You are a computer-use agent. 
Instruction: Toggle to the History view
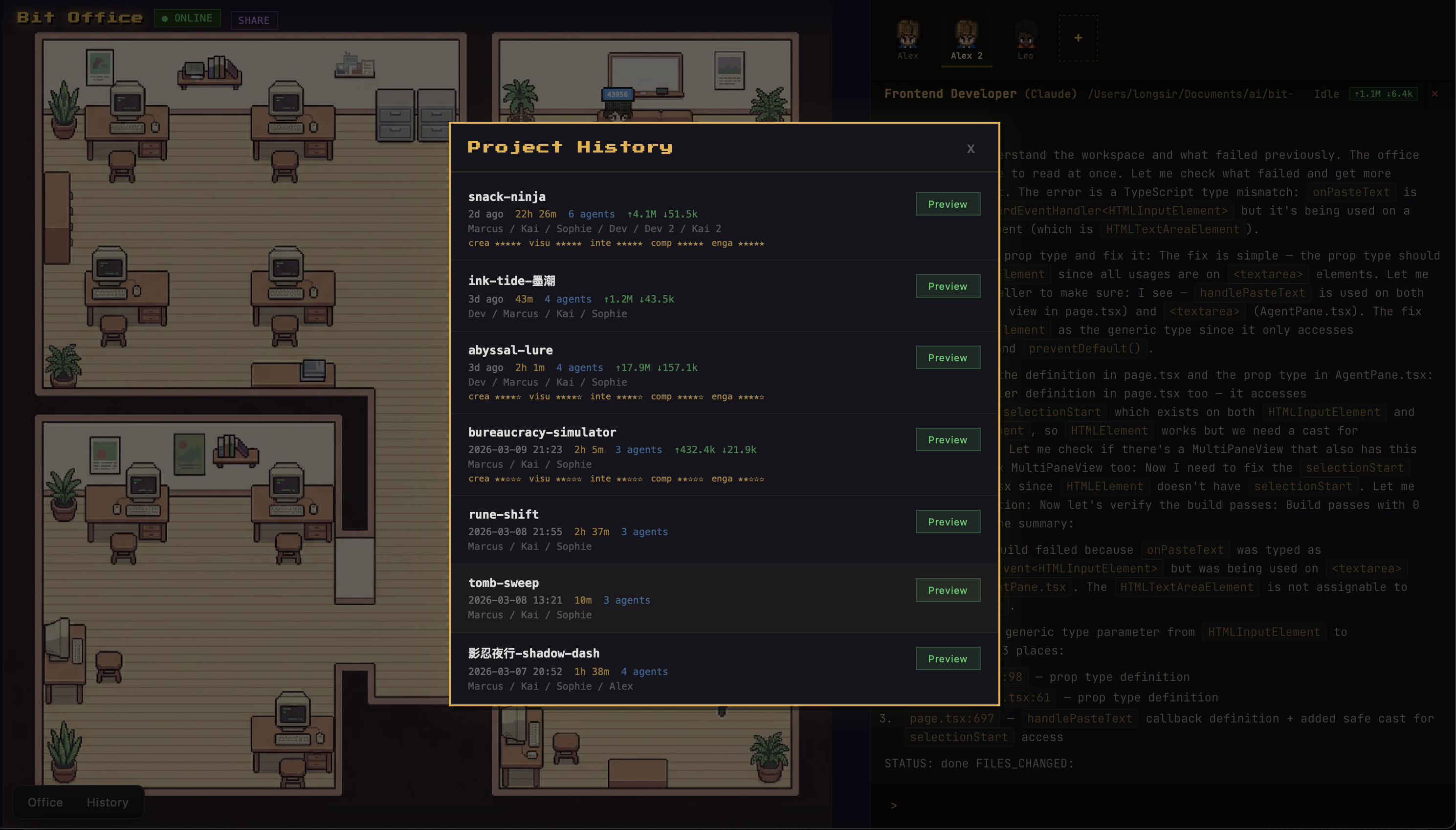coord(107,802)
